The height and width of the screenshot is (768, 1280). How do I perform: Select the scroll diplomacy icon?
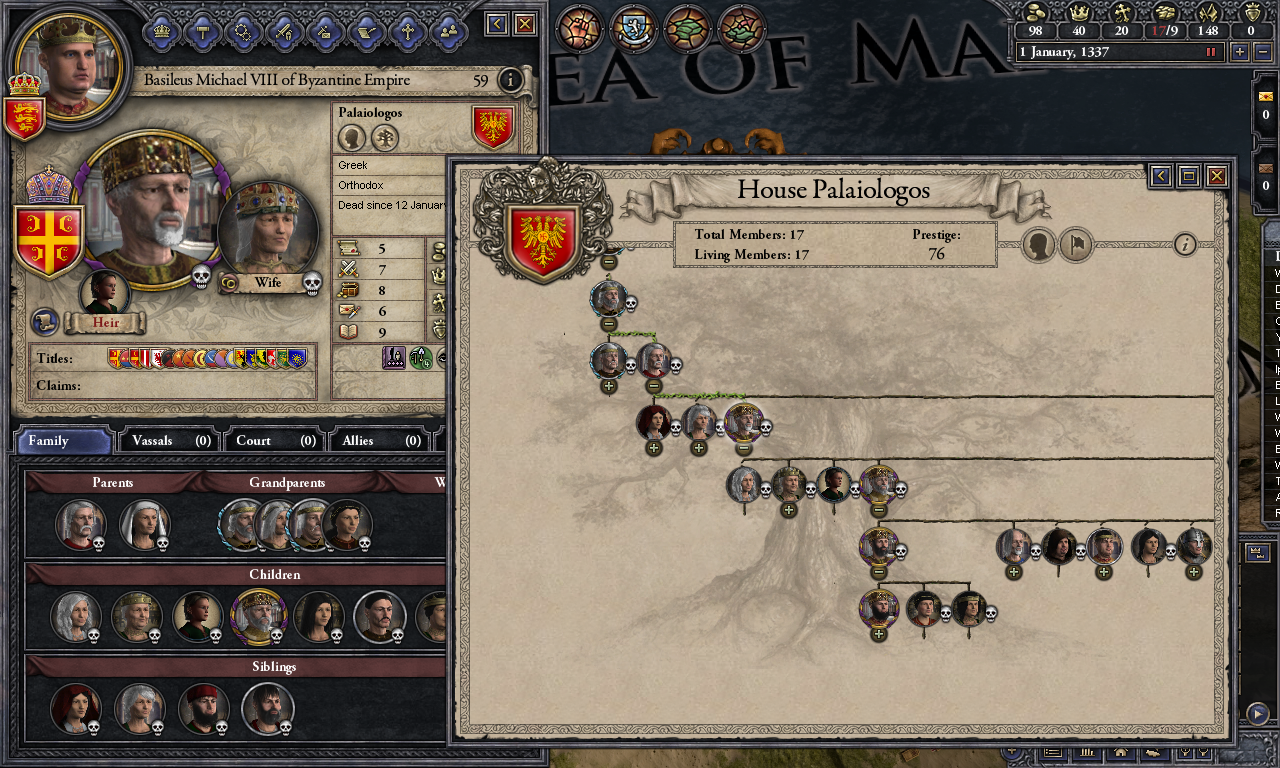[364, 32]
